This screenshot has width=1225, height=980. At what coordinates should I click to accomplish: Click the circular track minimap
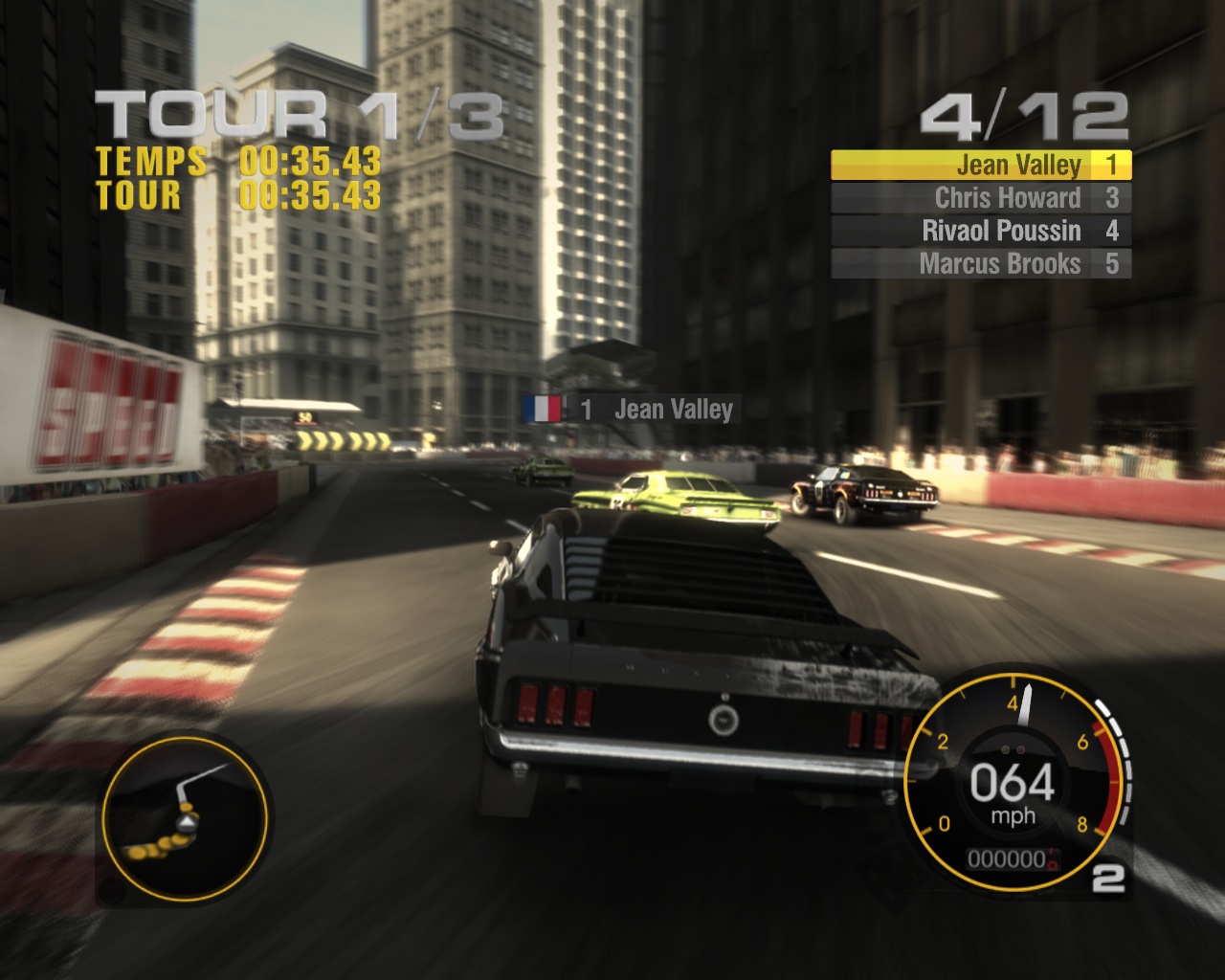coord(185,815)
